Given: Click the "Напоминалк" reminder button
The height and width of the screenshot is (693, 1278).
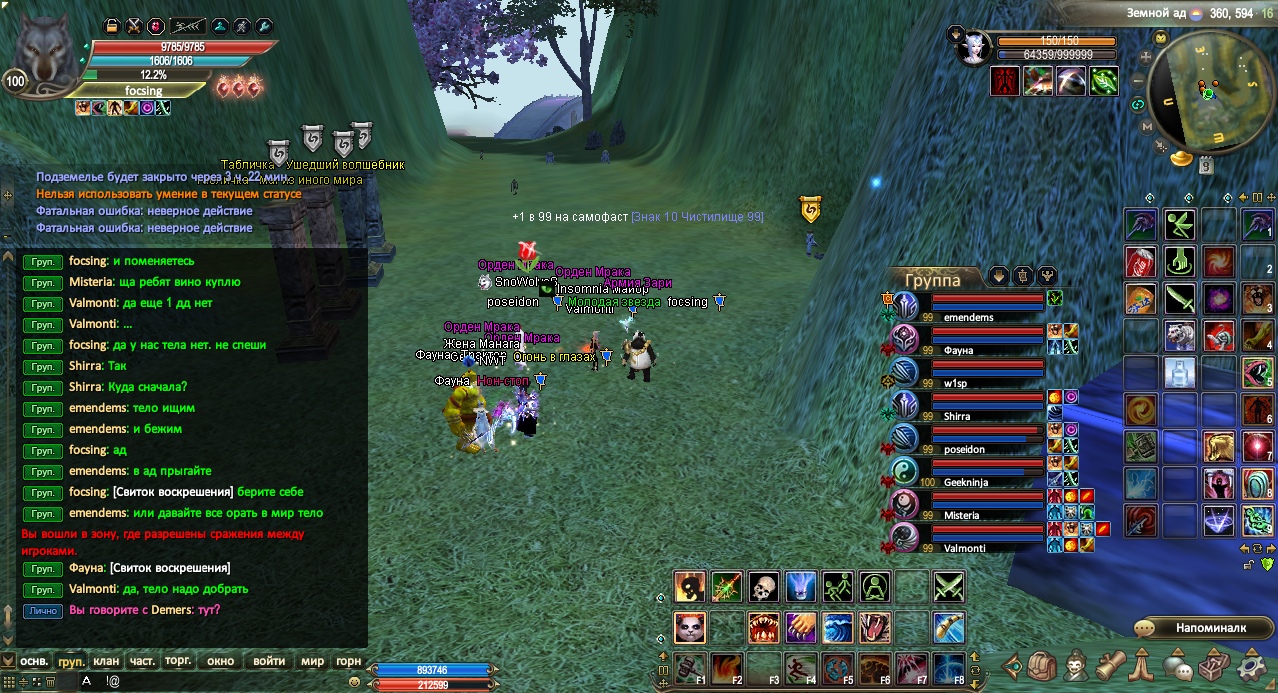Looking at the screenshot, I should pyautogui.click(x=1194, y=628).
